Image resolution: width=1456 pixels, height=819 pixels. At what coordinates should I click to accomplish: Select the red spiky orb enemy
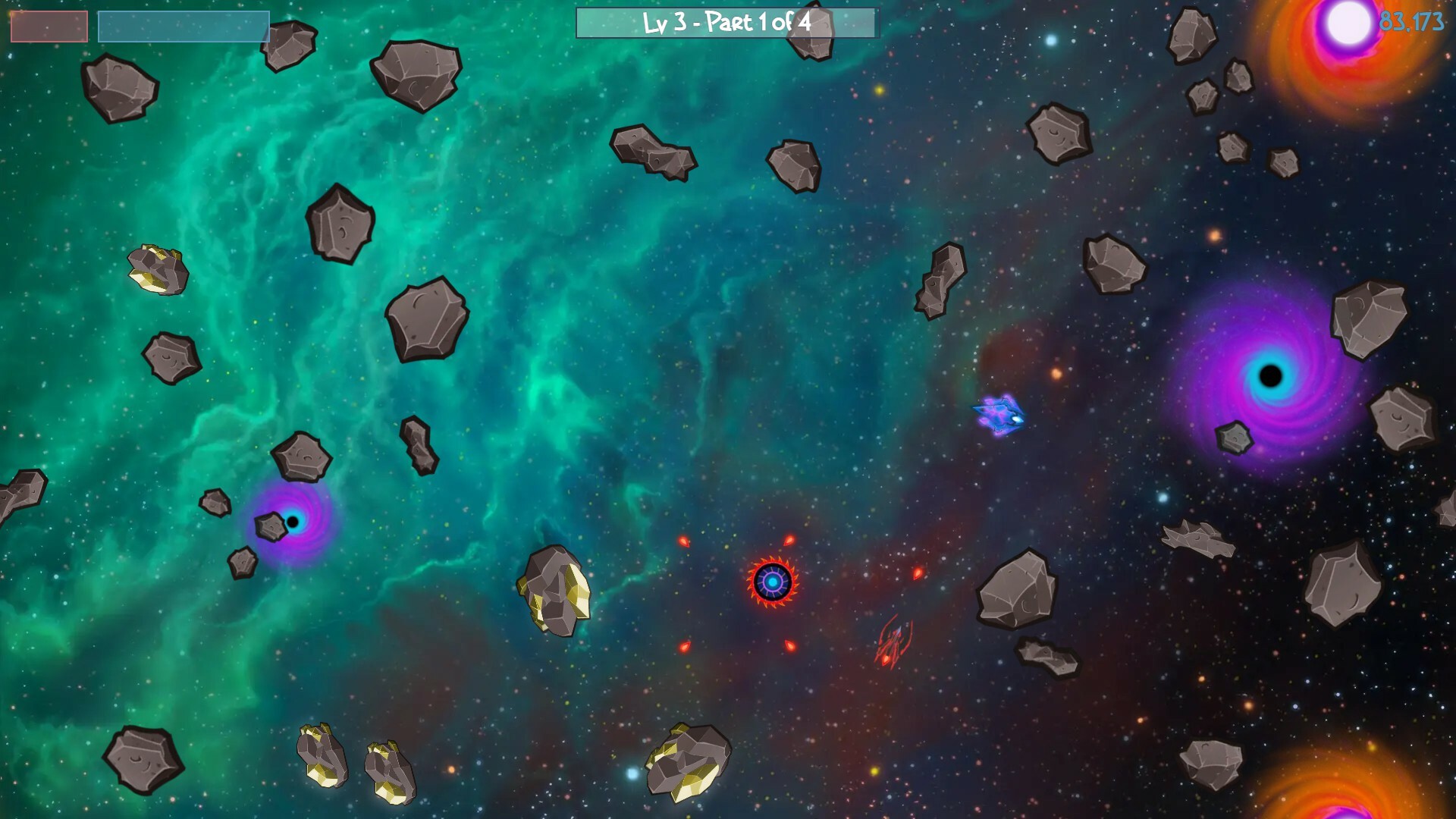[771, 581]
